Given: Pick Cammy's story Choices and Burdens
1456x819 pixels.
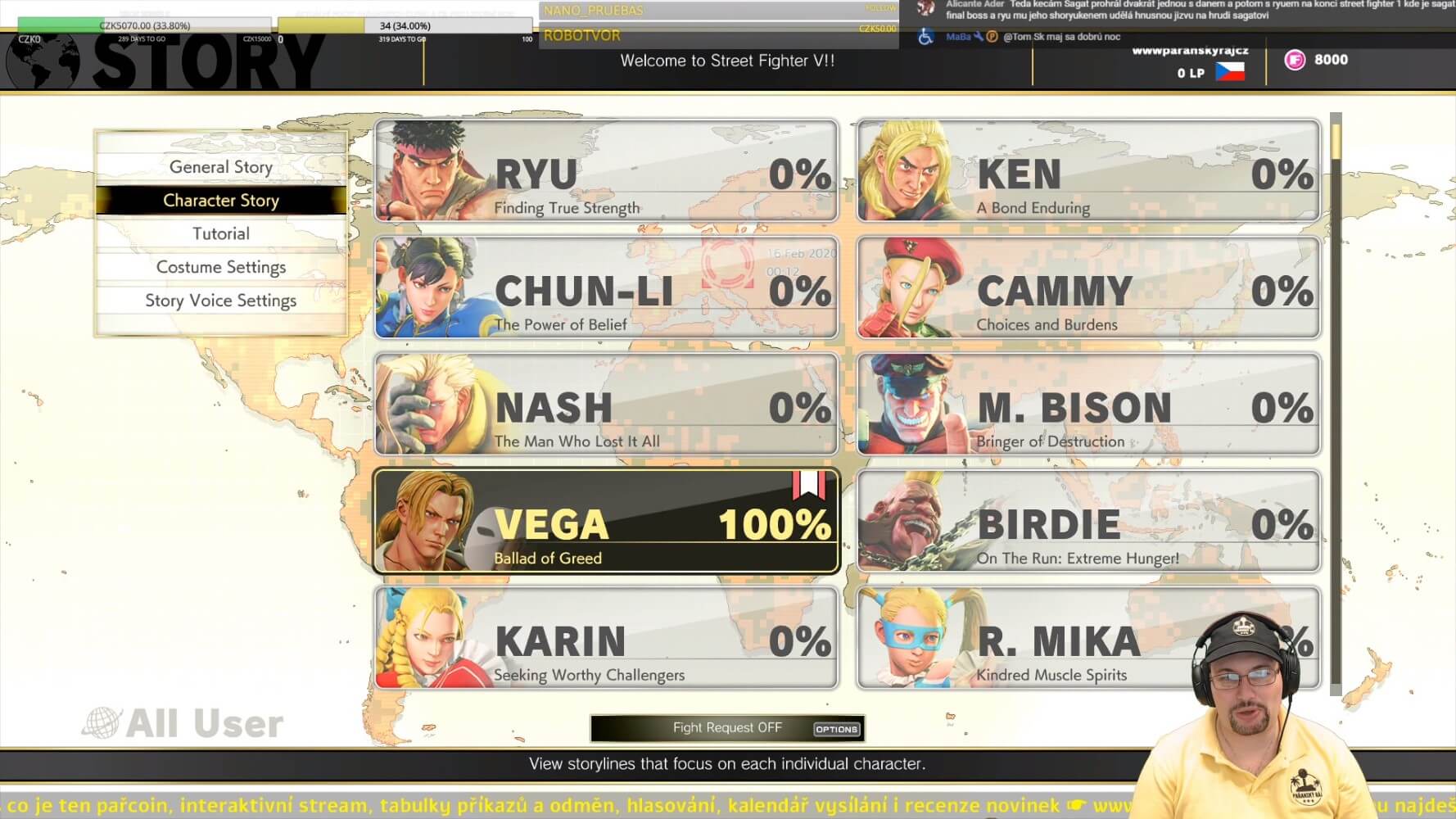Looking at the screenshot, I should [x=1088, y=288].
